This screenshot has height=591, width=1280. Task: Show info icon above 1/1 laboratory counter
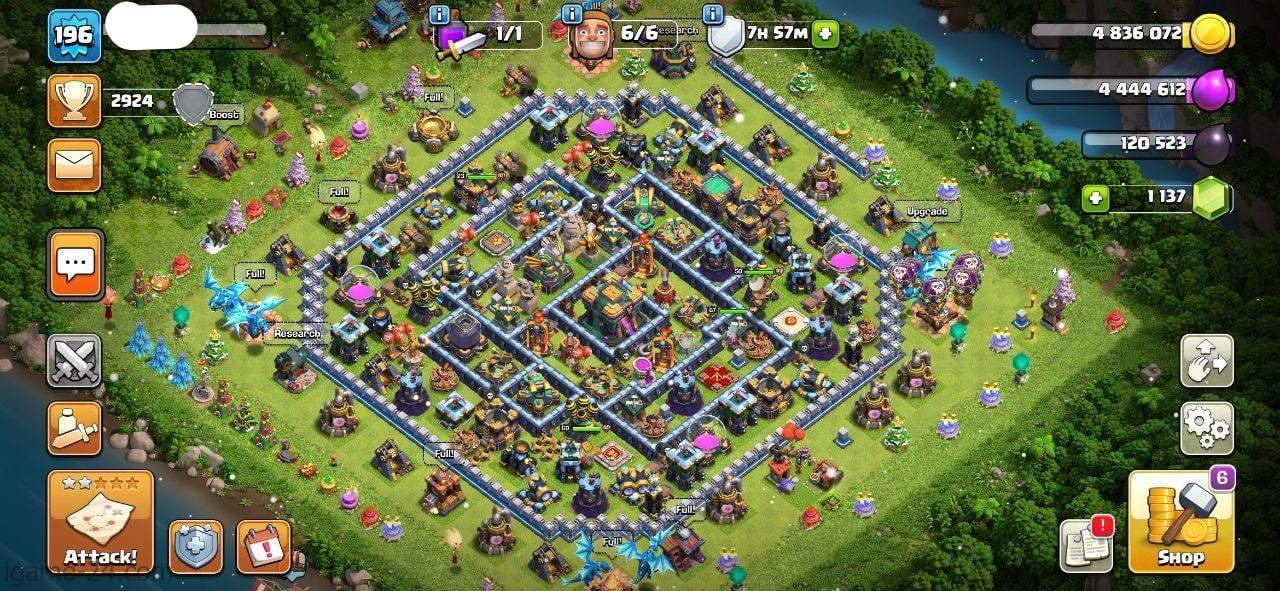coord(438,14)
